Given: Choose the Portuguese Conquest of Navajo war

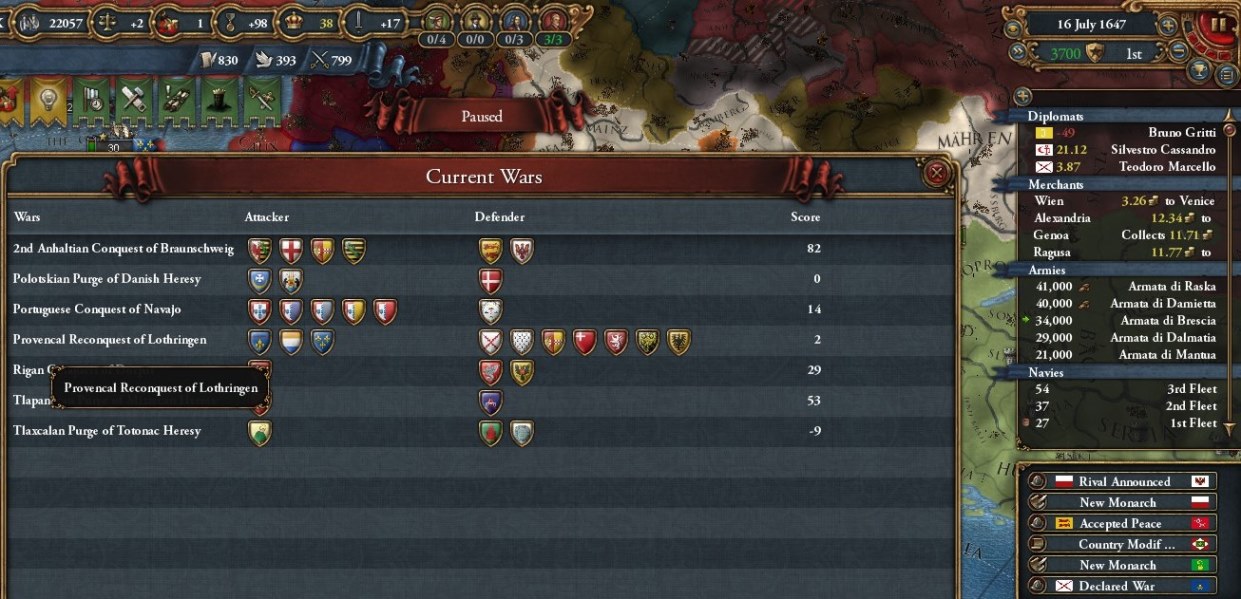Looking at the screenshot, I should pos(97,309).
